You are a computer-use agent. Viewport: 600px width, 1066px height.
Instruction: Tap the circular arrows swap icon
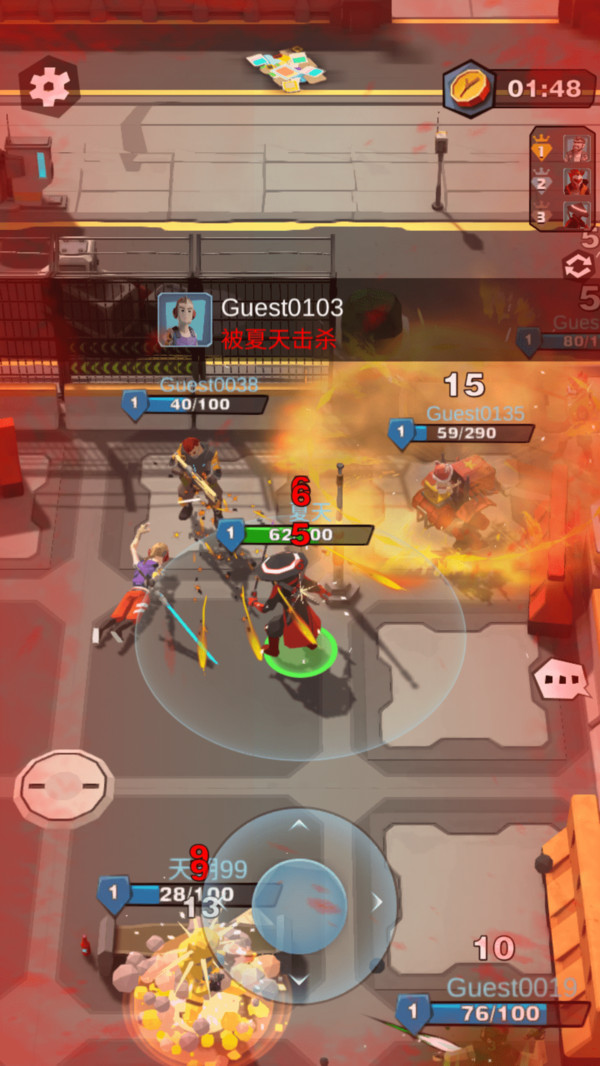pyautogui.click(x=577, y=266)
